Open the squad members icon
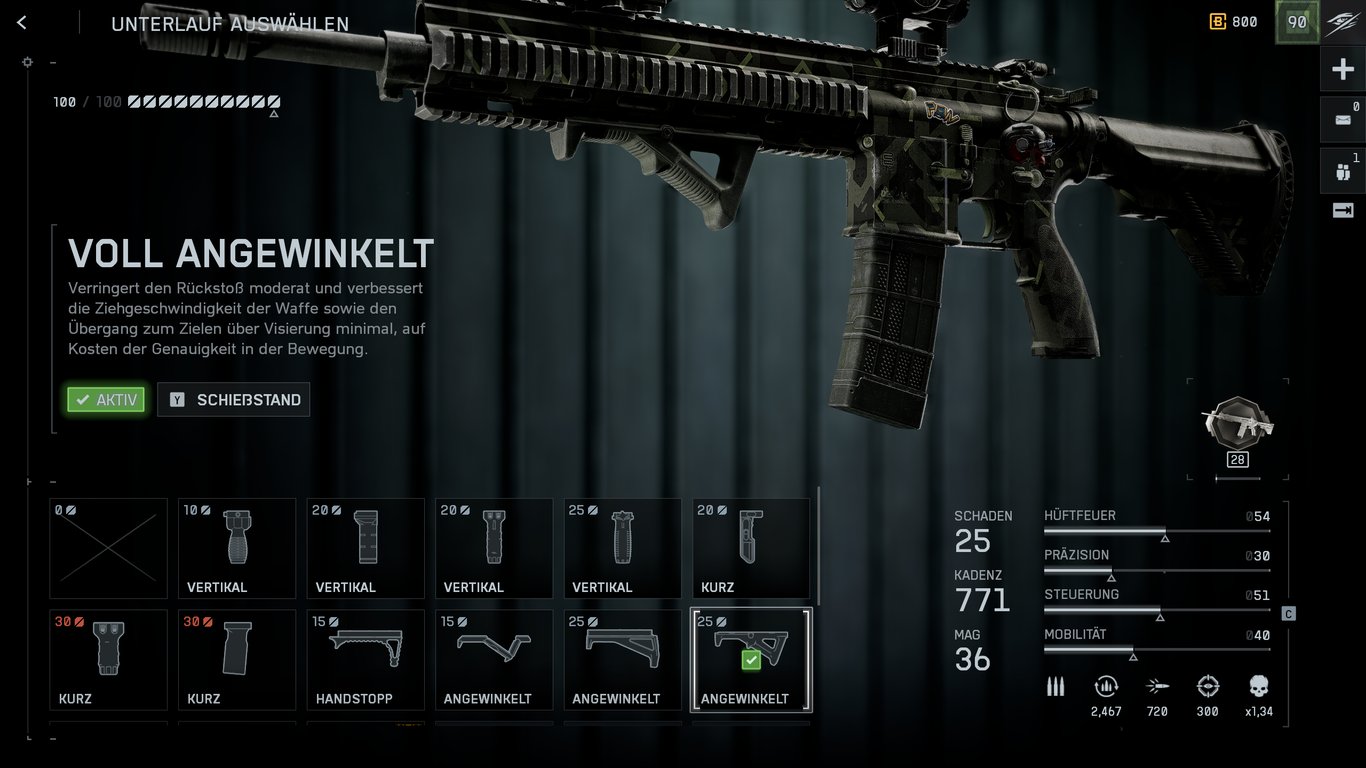 (x=1342, y=171)
